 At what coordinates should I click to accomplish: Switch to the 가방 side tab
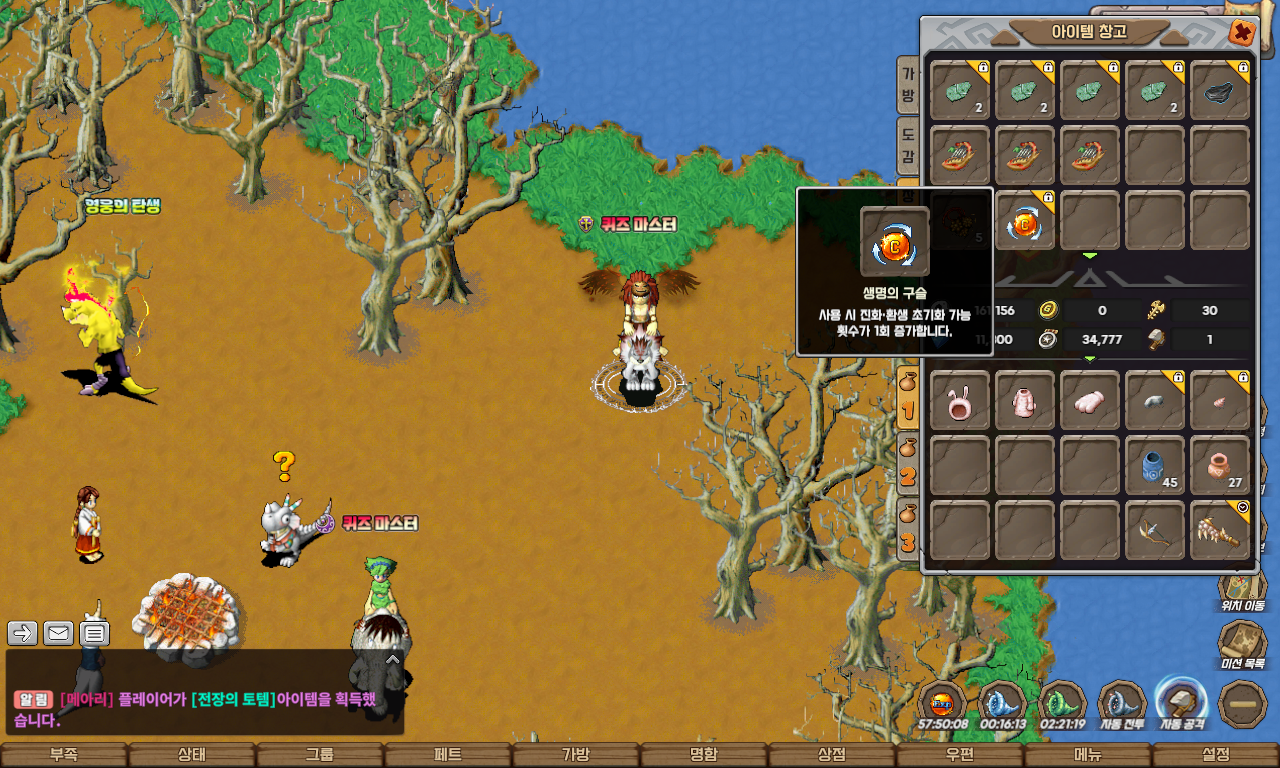tap(908, 86)
